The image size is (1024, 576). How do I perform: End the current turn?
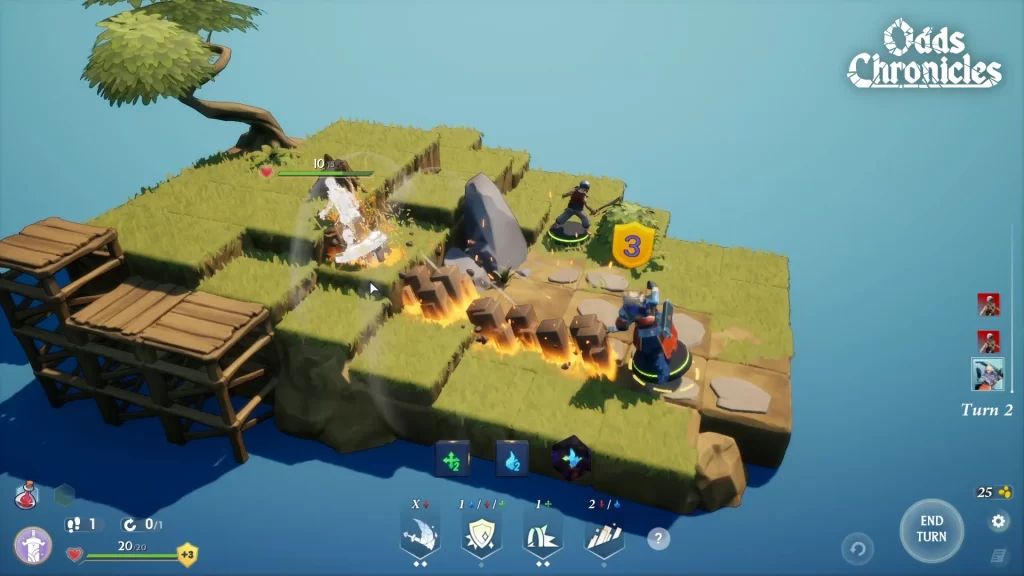931,530
